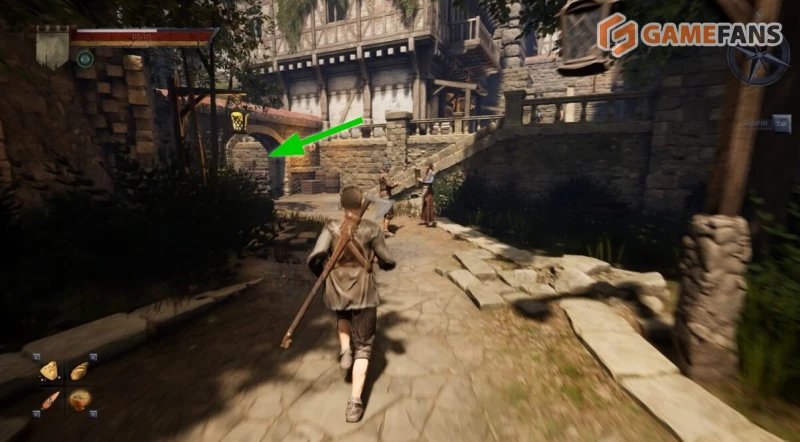
Task: Click the white banner shield emblem
Action: (x=52, y=47)
